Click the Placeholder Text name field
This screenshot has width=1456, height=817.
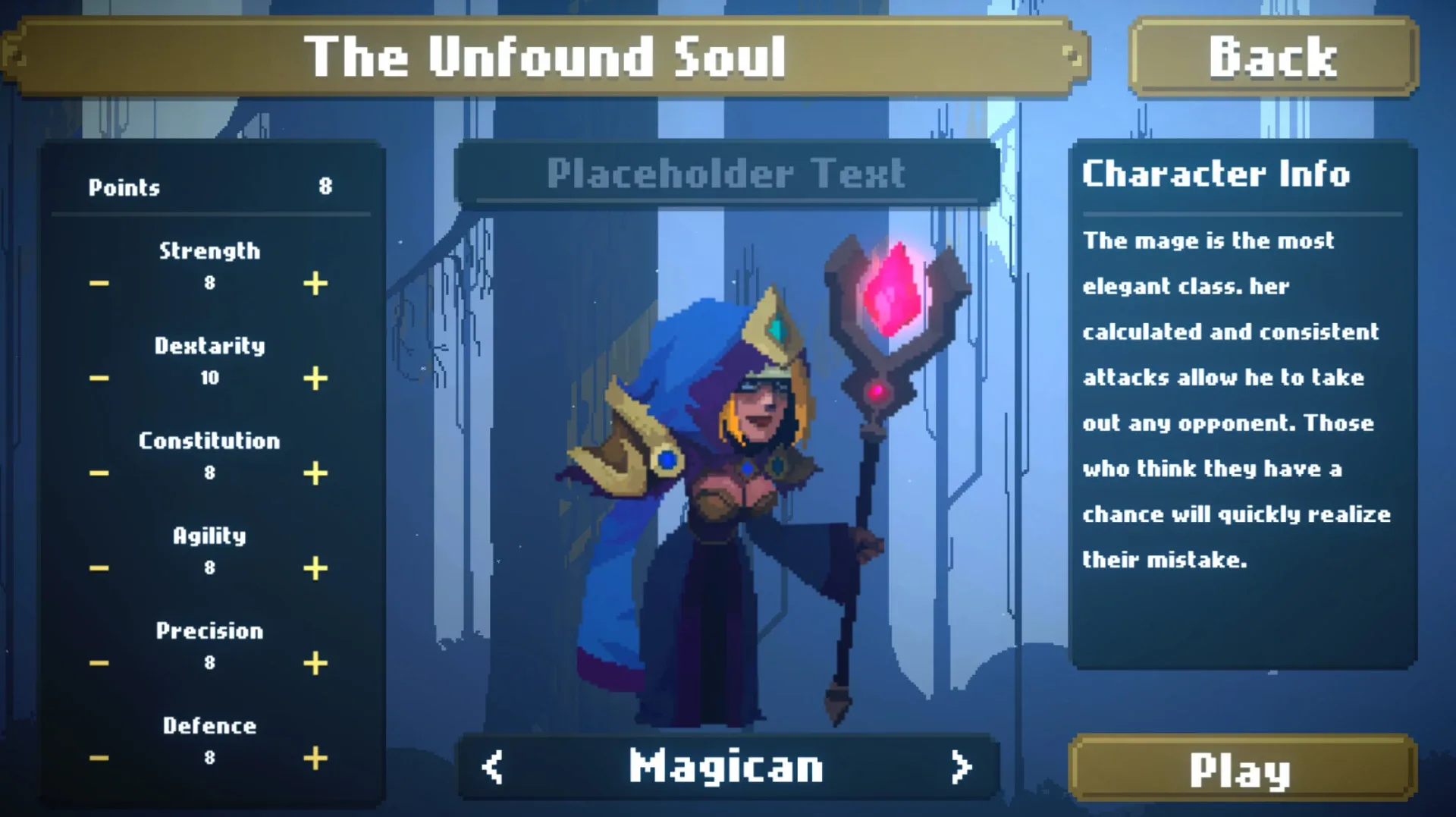coord(726,174)
